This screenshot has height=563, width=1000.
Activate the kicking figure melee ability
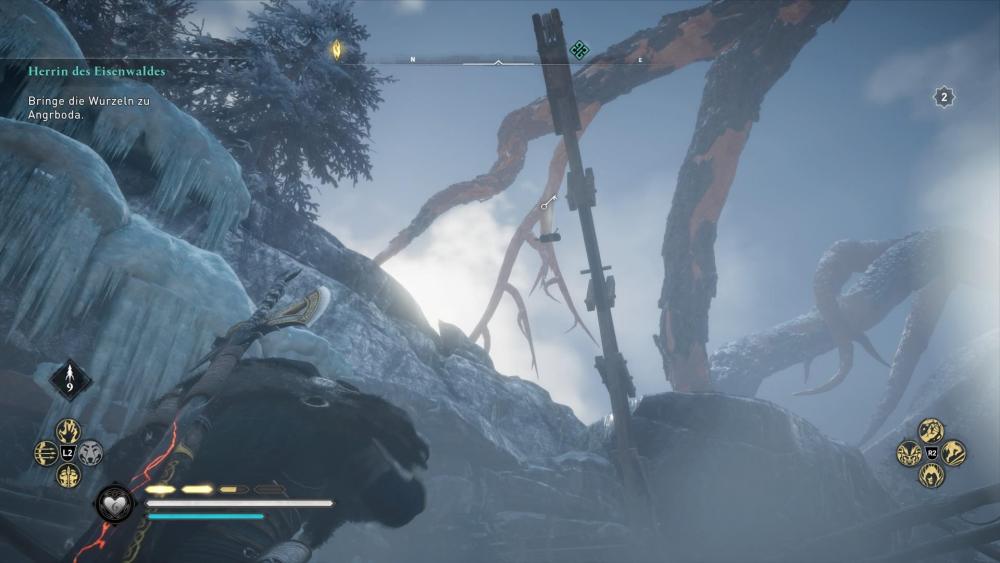pyautogui.click(x=953, y=453)
